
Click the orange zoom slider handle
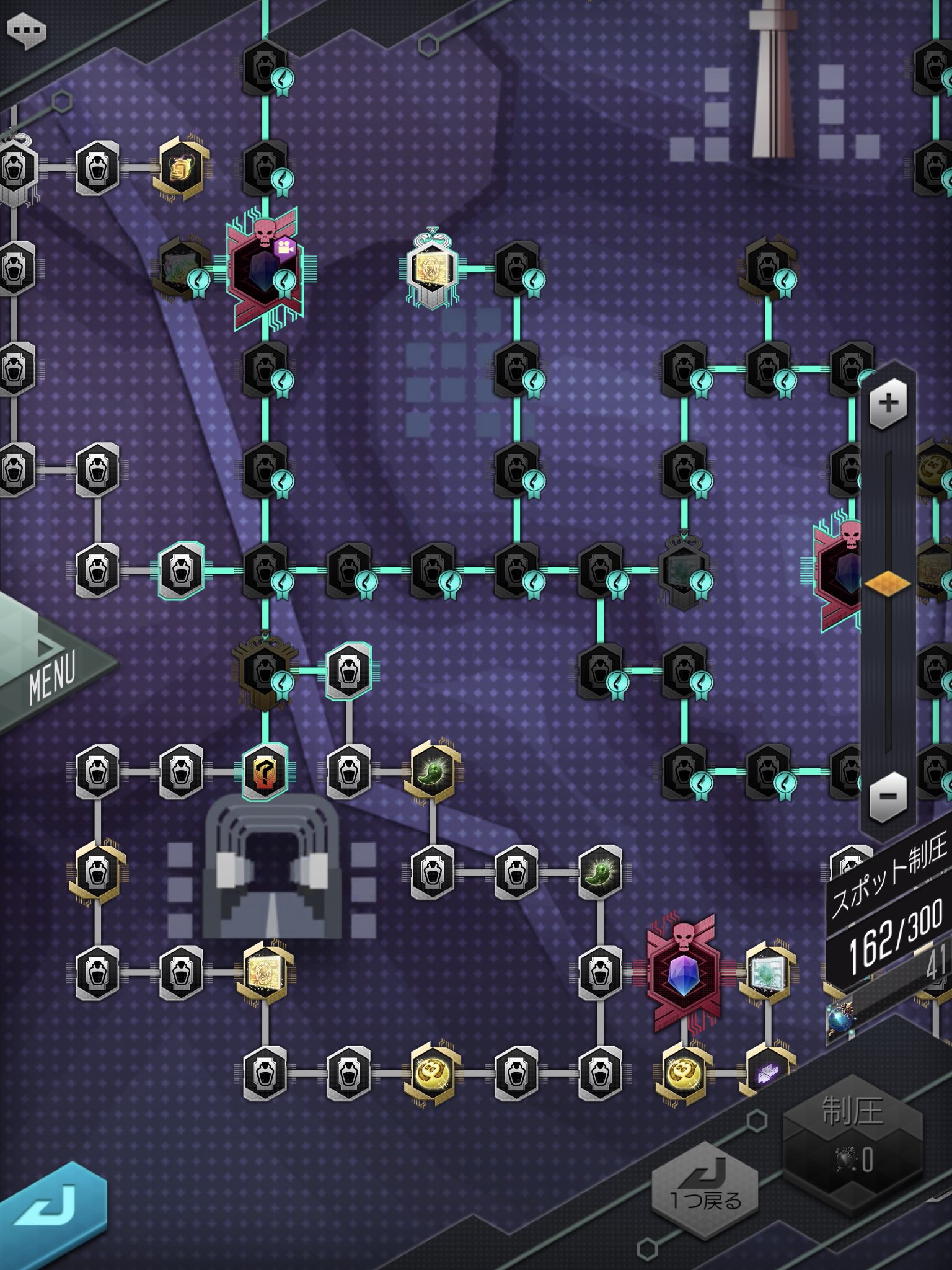point(888,584)
